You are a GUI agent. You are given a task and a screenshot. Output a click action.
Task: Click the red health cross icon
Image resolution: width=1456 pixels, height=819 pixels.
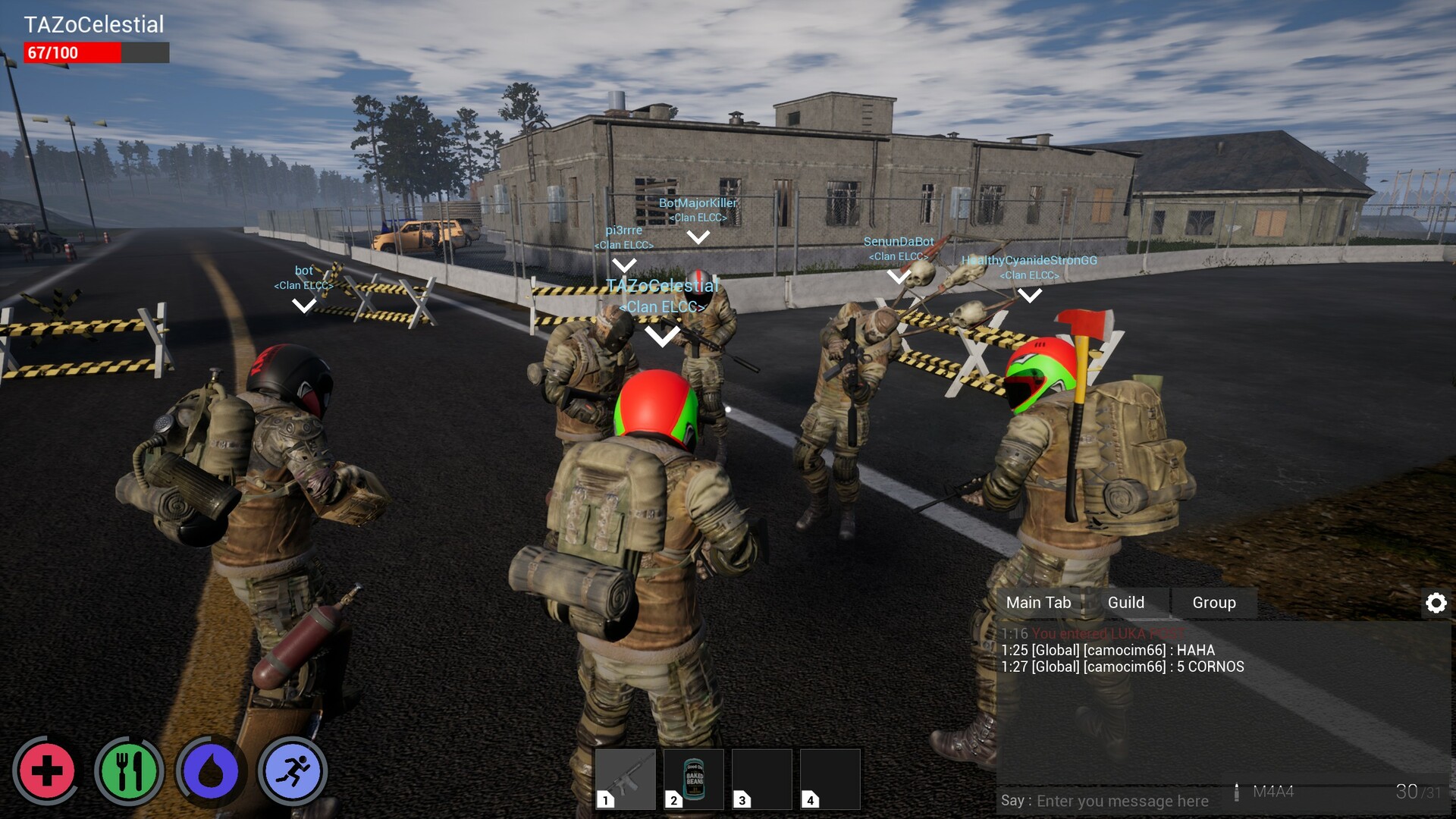[x=47, y=771]
